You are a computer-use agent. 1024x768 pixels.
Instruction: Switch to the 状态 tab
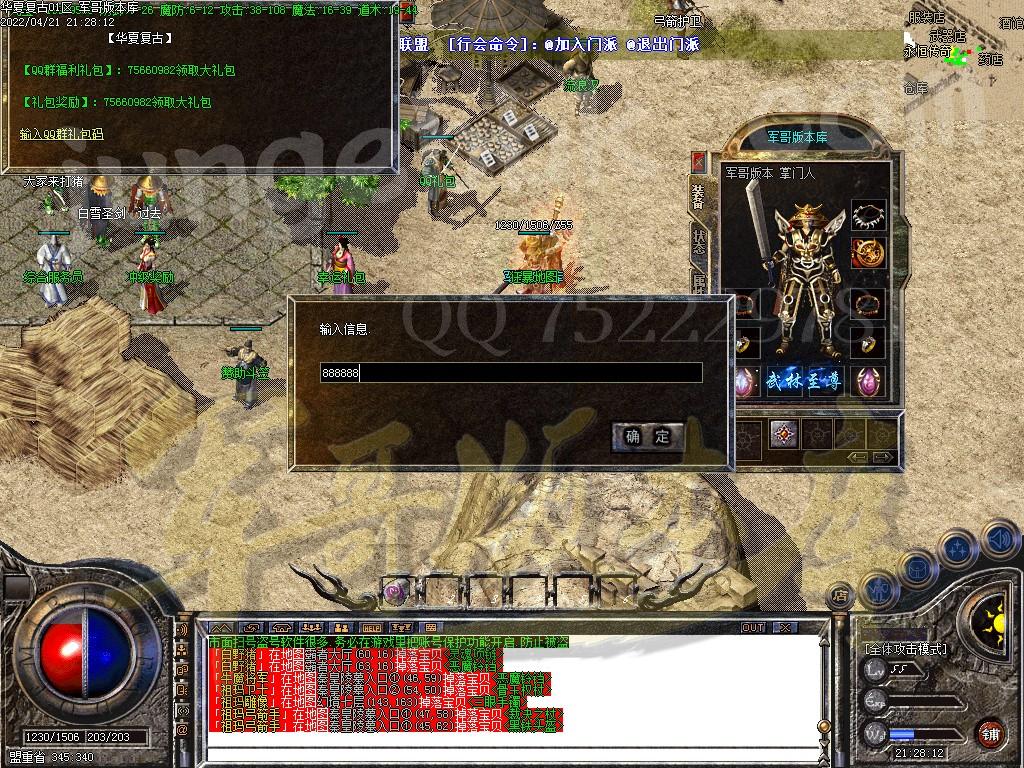pyautogui.click(x=699, y=241)
